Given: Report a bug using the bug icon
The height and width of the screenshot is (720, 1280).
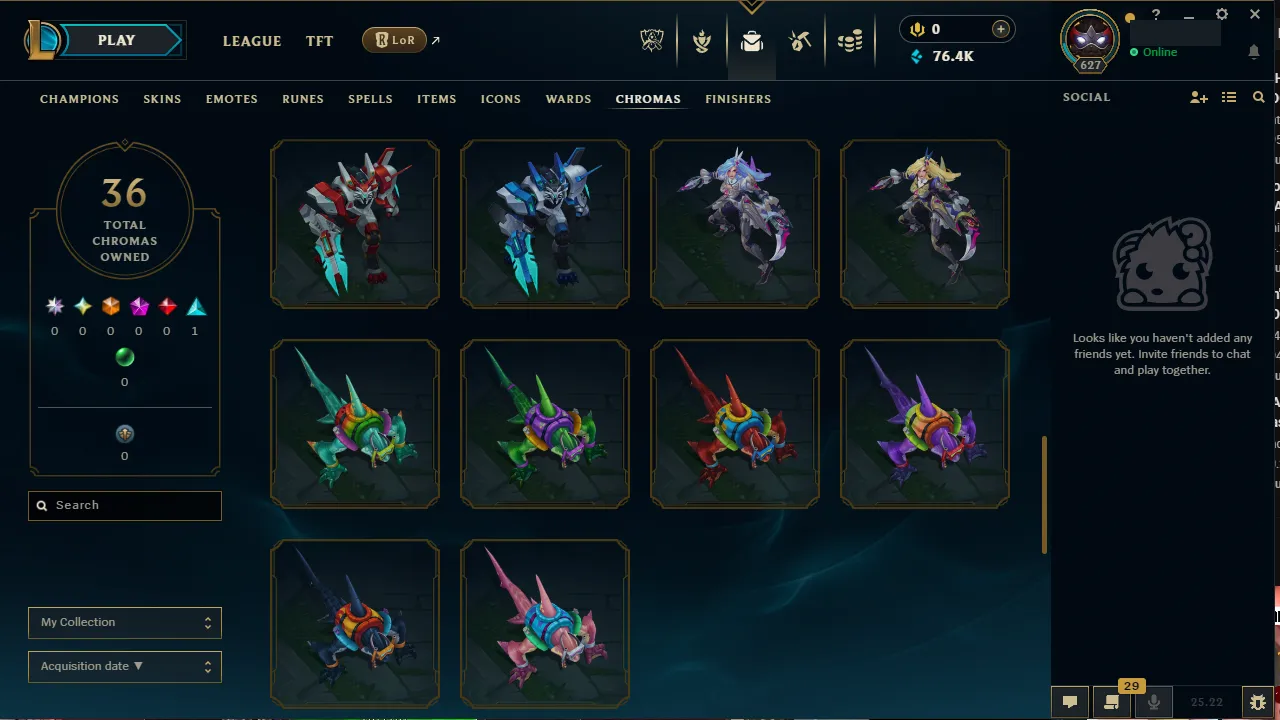Looking at the screenshot, I should click(1258, 702).
